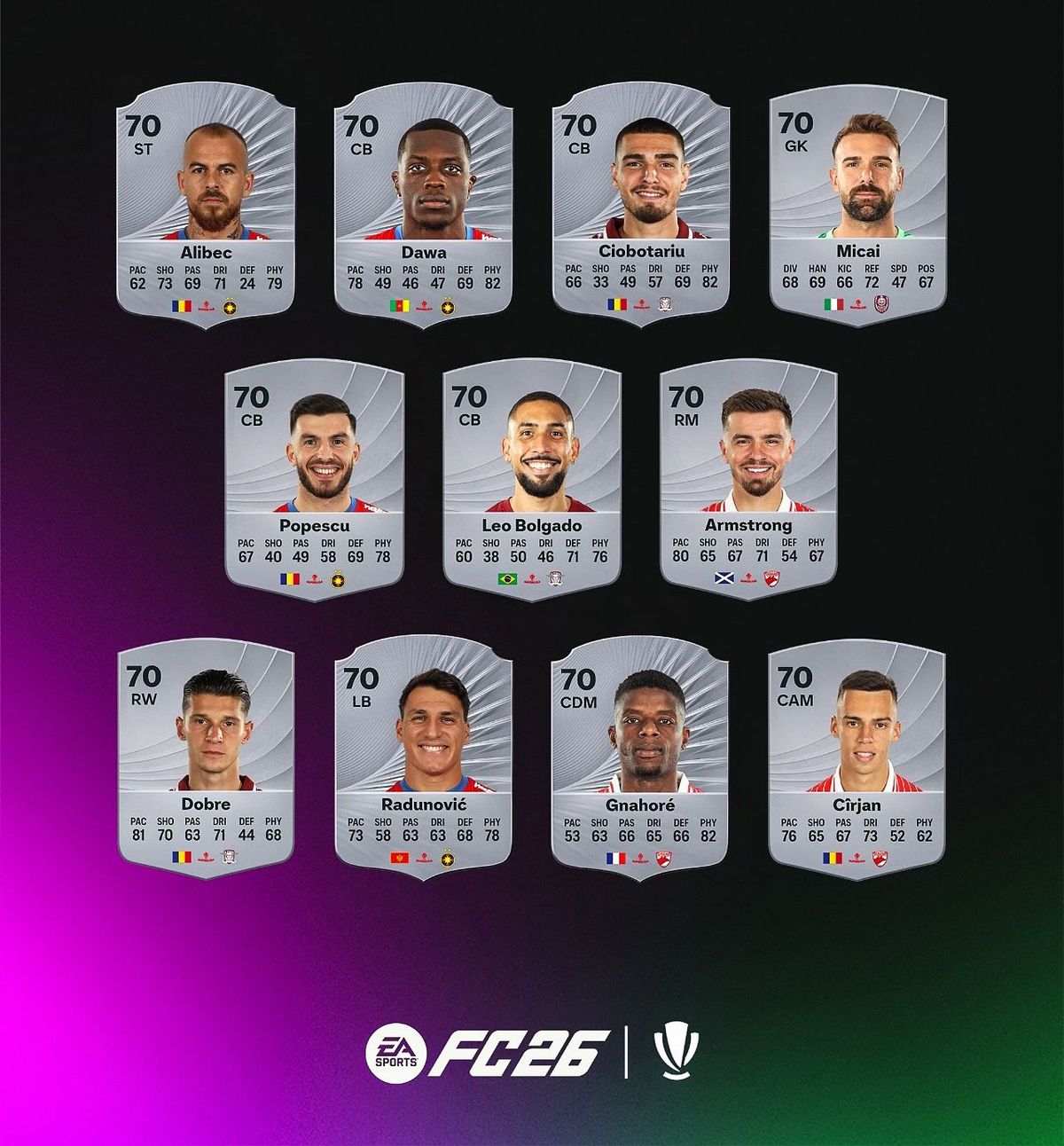Choose the Armstrong RM card
1064x1146 pixels.
(748, 479)
